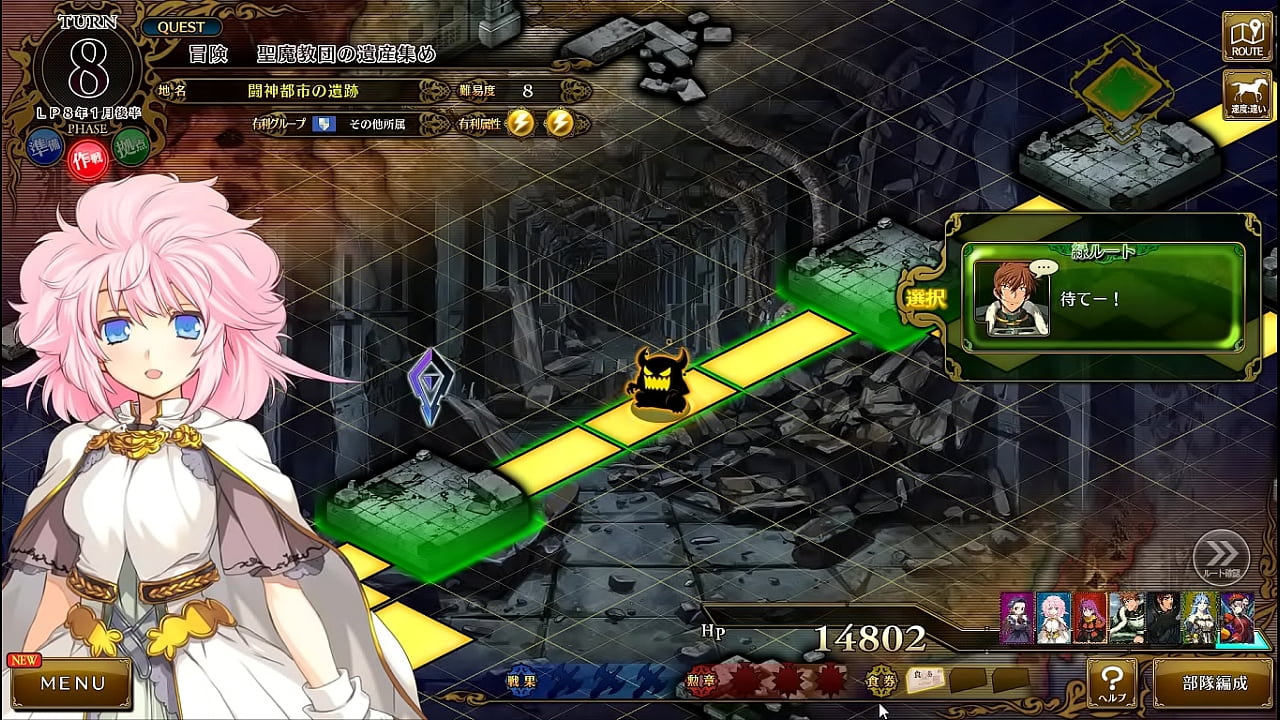The height and width of the screenshot is (720, 1280).
Task: Open the ヘルプ help button
Action: pyautogui.click(x=1112, y=683)
